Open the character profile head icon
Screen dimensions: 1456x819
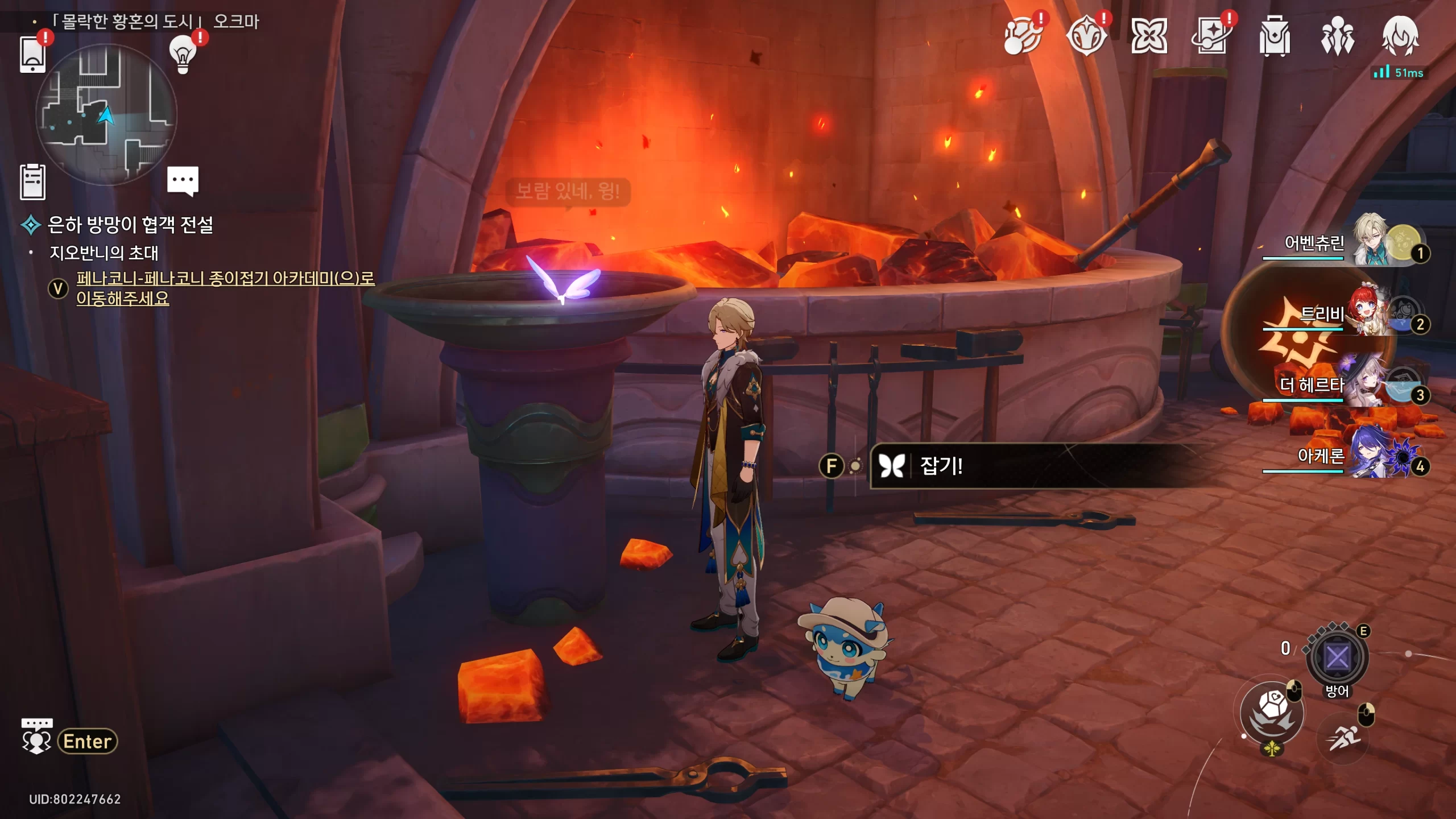1400,37
